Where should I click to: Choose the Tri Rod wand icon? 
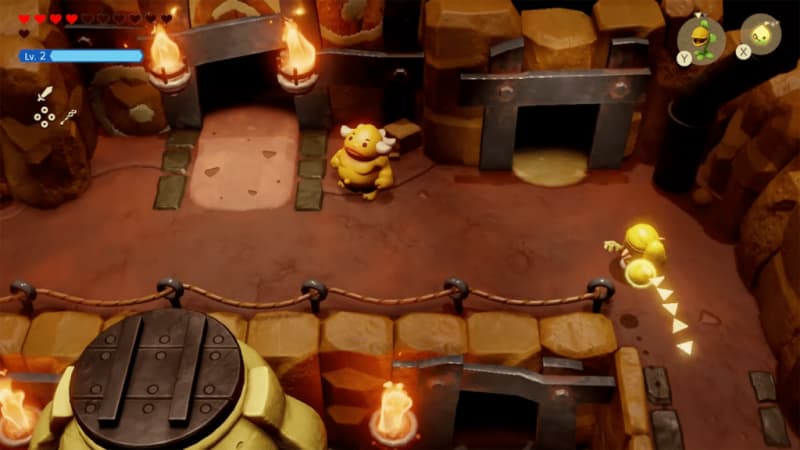click(68, 117)
